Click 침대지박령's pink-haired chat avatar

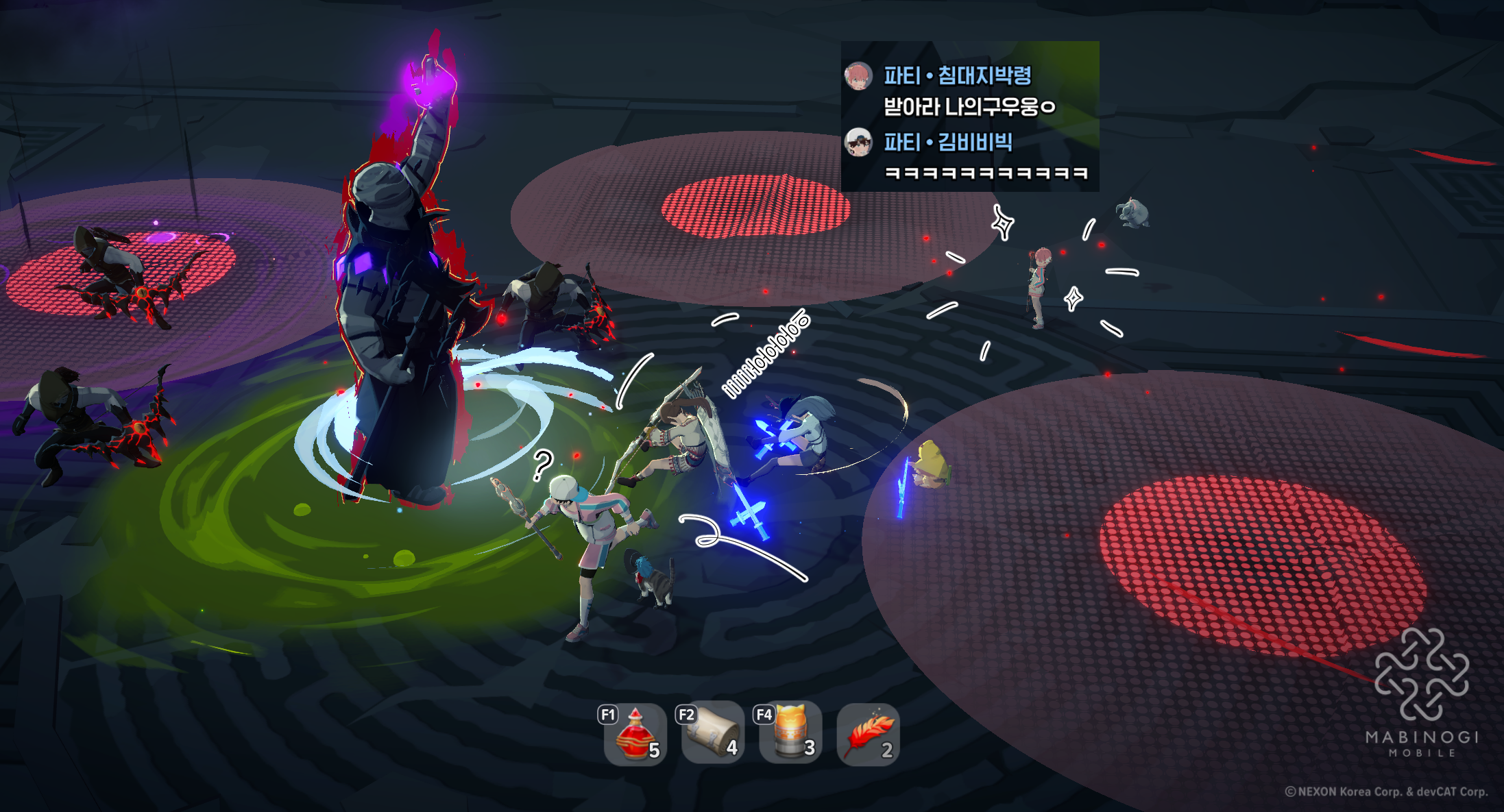click(858, 76)
